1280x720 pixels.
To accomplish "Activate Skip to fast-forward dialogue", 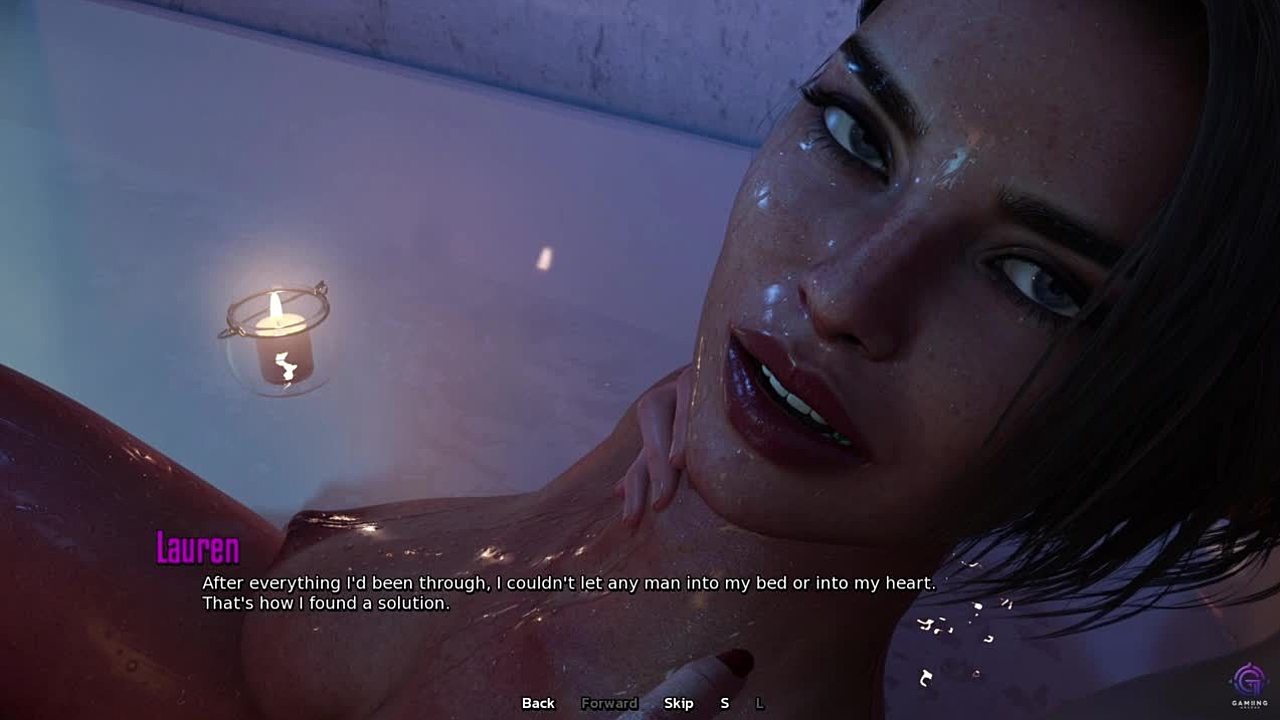I will coord(678,703).
